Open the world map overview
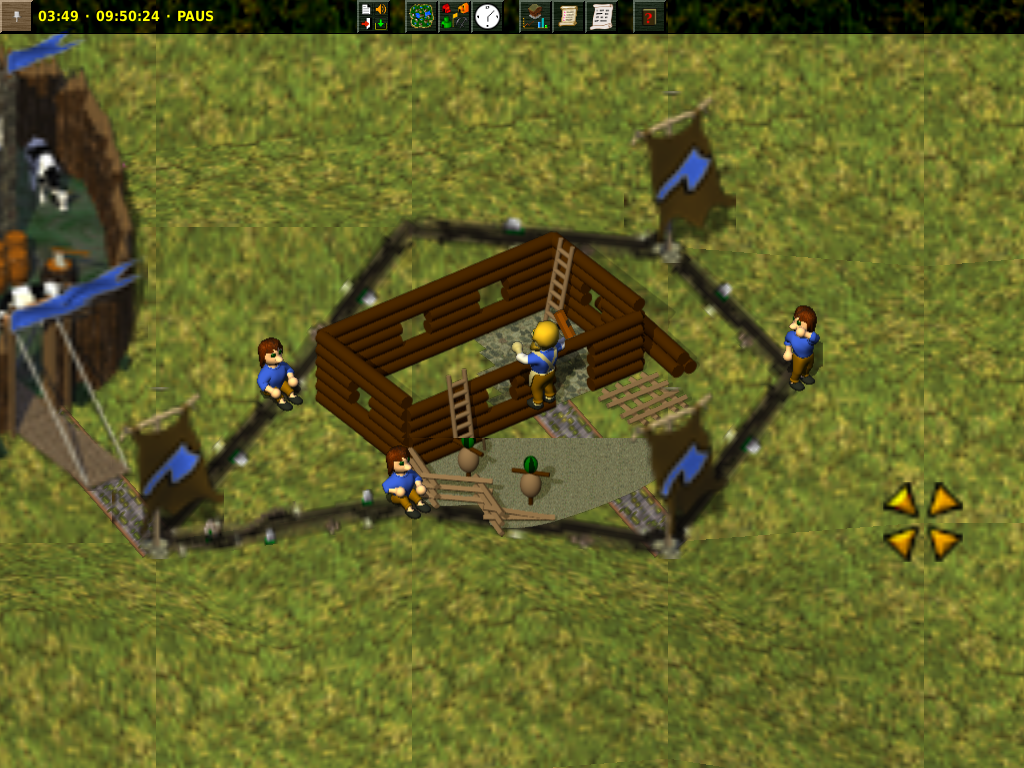 [422, 16]
